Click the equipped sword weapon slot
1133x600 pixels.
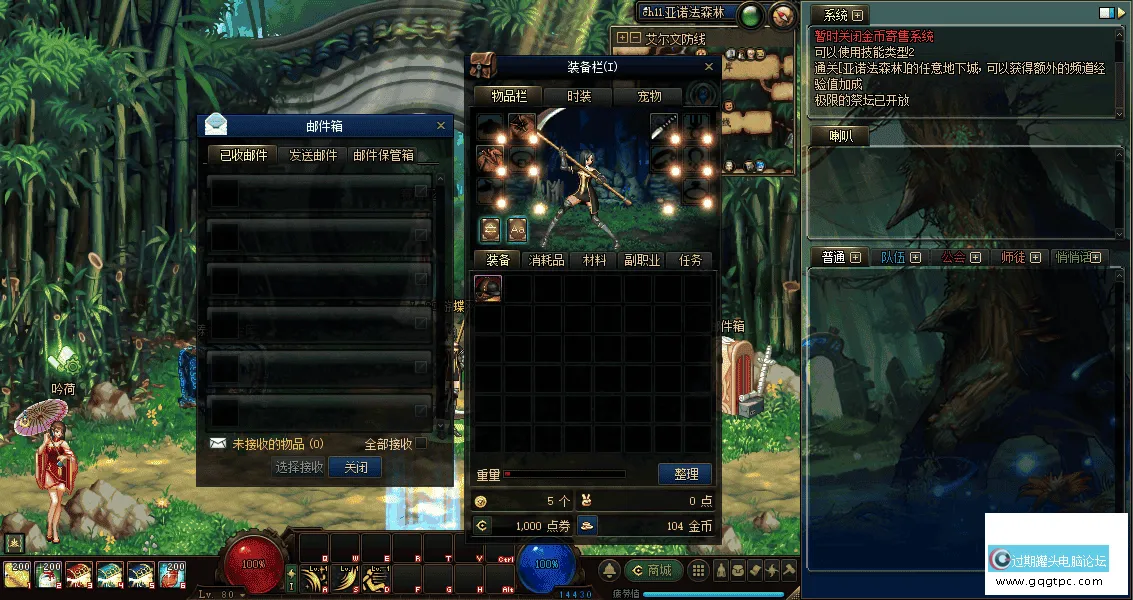[x=664, y=128]
